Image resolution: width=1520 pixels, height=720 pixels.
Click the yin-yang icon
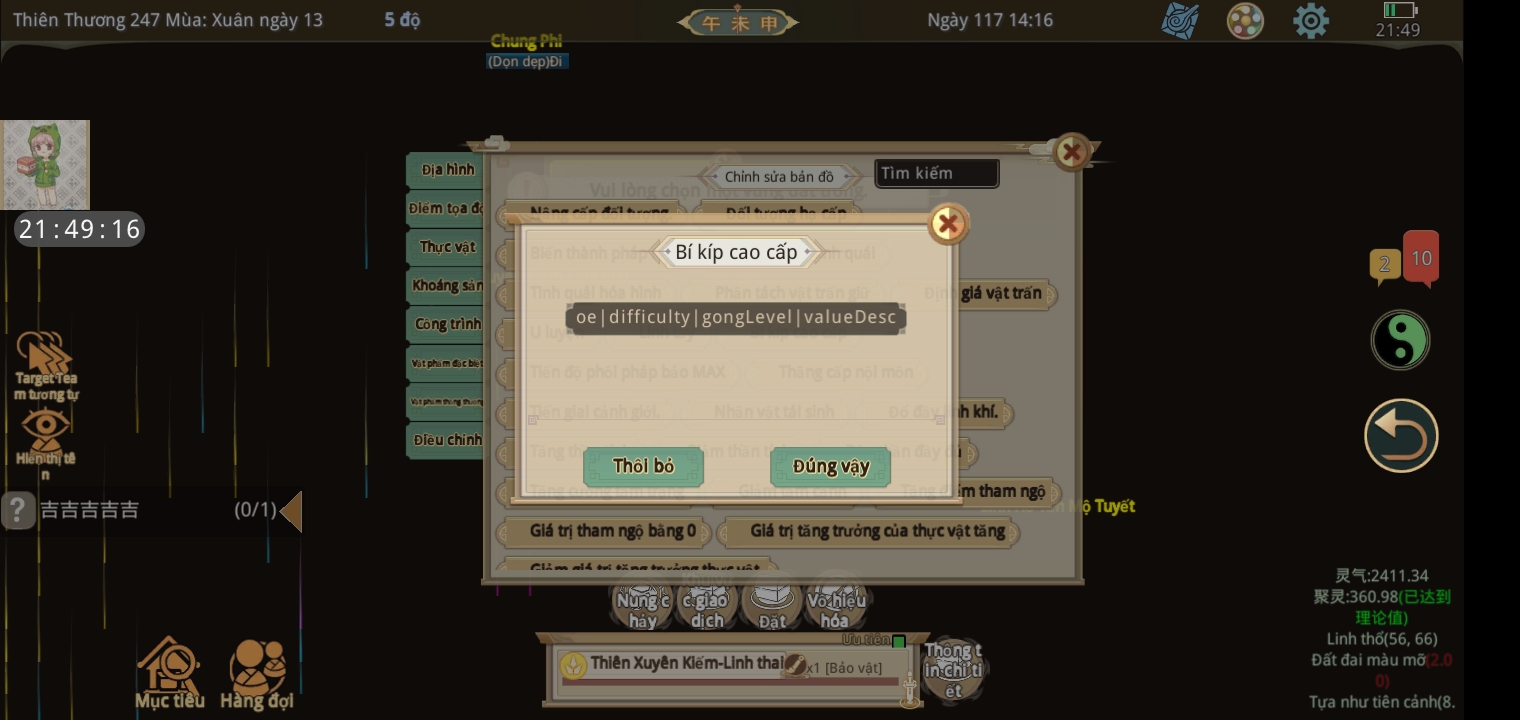(x=1400, y=340)
